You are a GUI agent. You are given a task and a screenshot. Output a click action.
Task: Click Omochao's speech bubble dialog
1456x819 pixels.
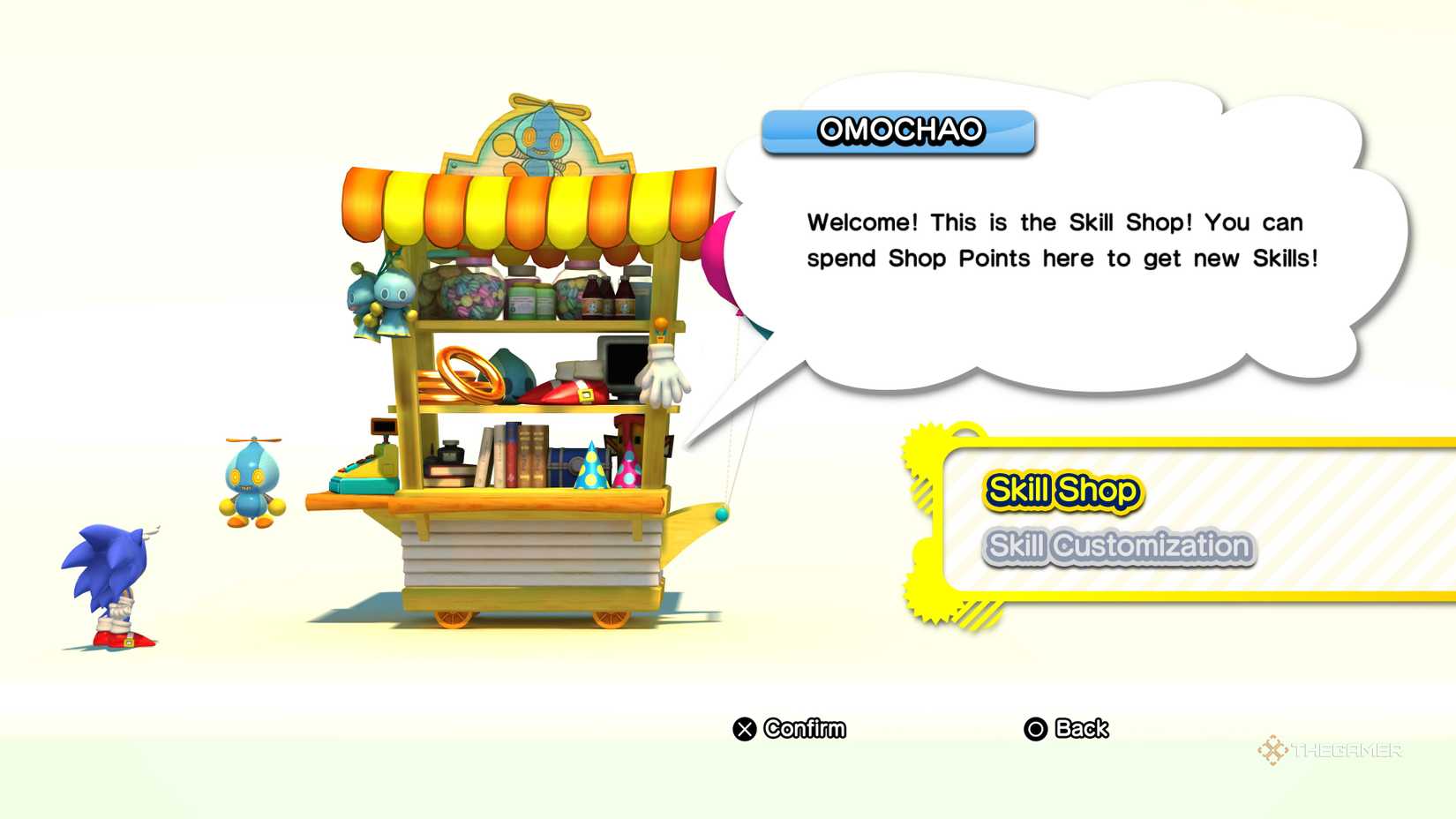point(1054,240)
